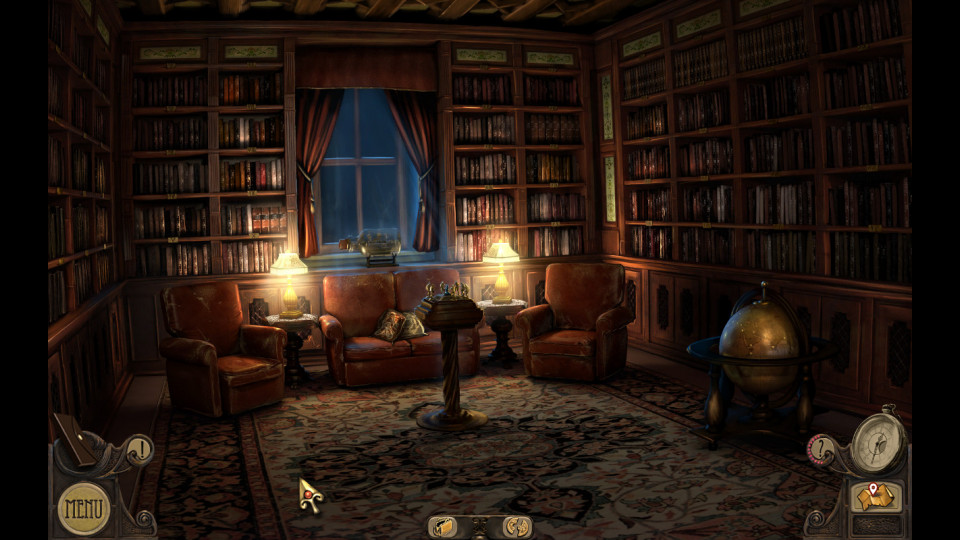This screenshot has height=540, width=960.
Task: Open the briefcase inventory button
Action: [x=443, y=526]
